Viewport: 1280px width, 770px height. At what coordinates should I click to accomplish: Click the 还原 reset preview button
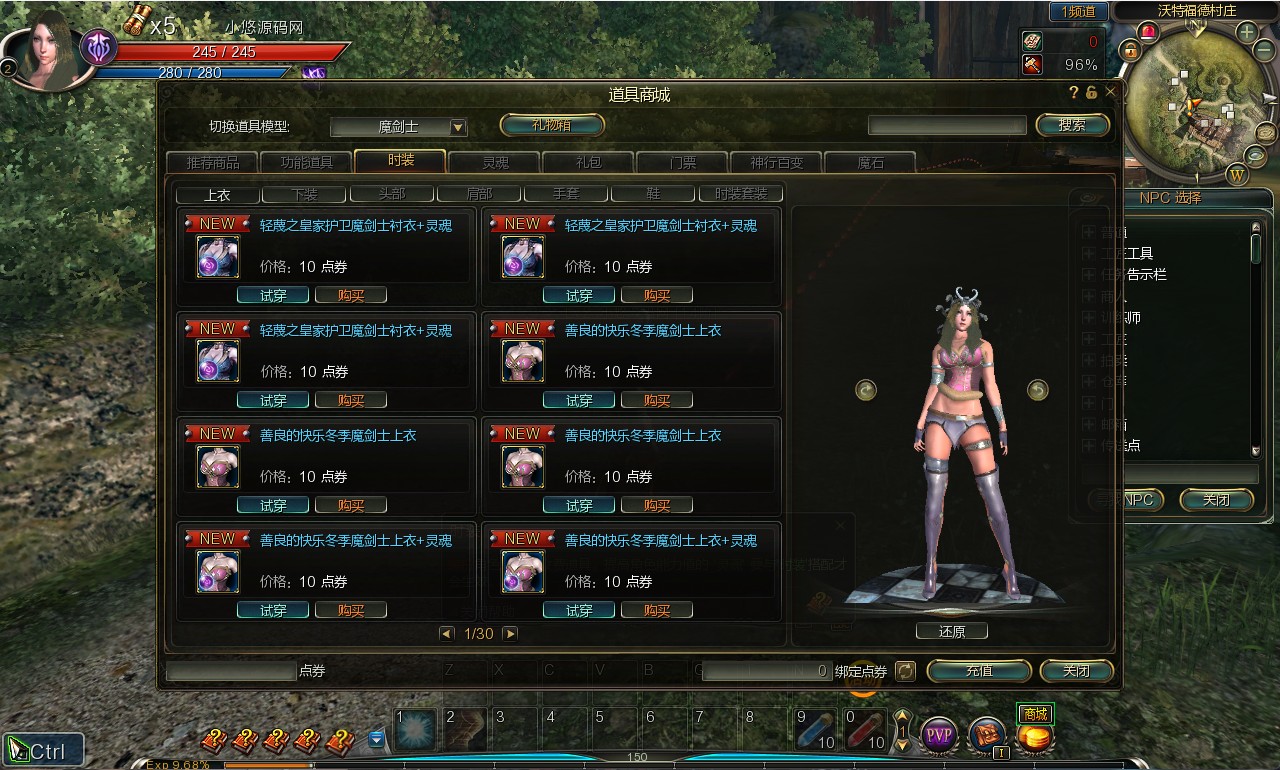click(x=951, y=631)
